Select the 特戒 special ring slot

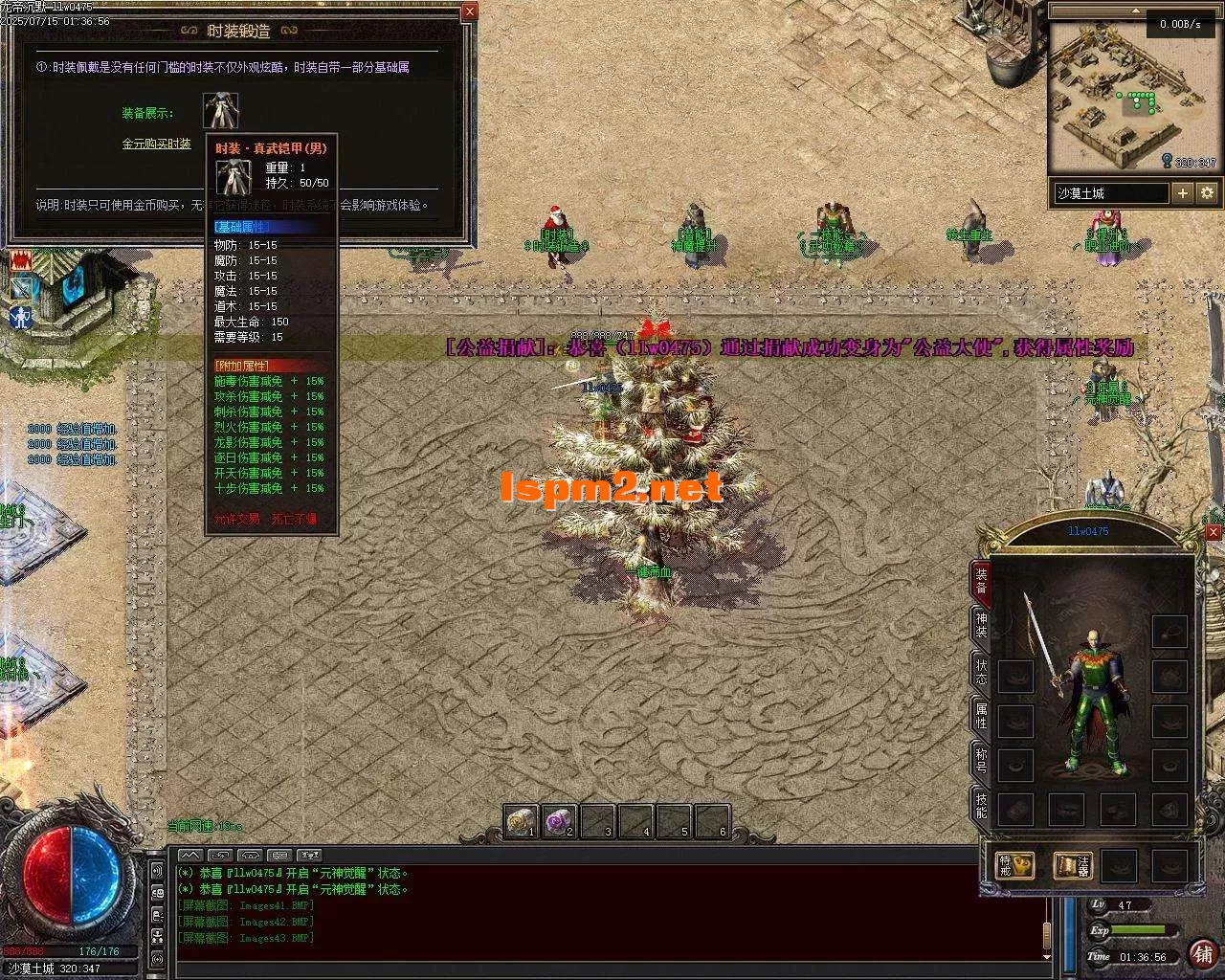1014,866
